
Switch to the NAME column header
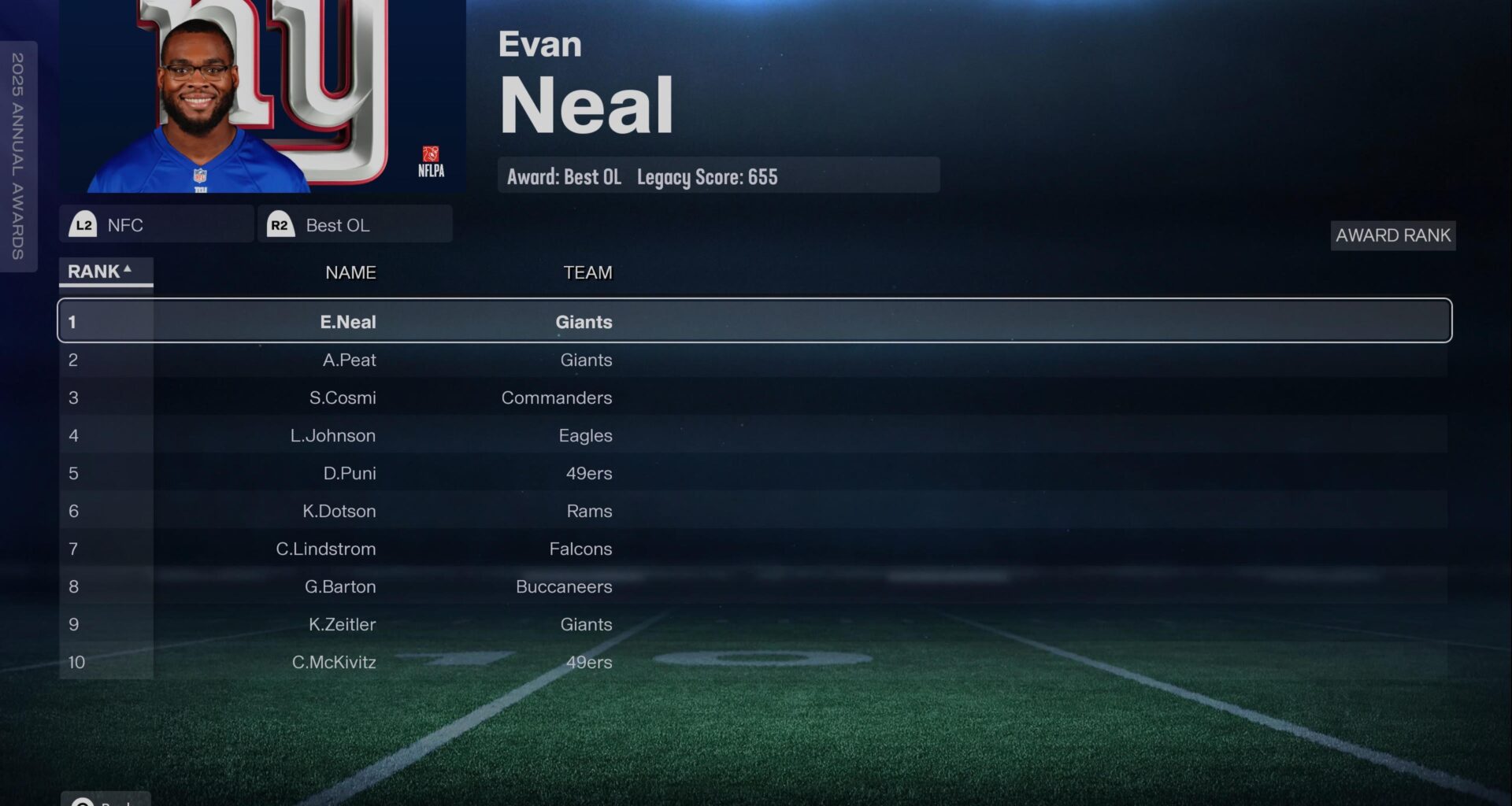(x=351, y=272)
